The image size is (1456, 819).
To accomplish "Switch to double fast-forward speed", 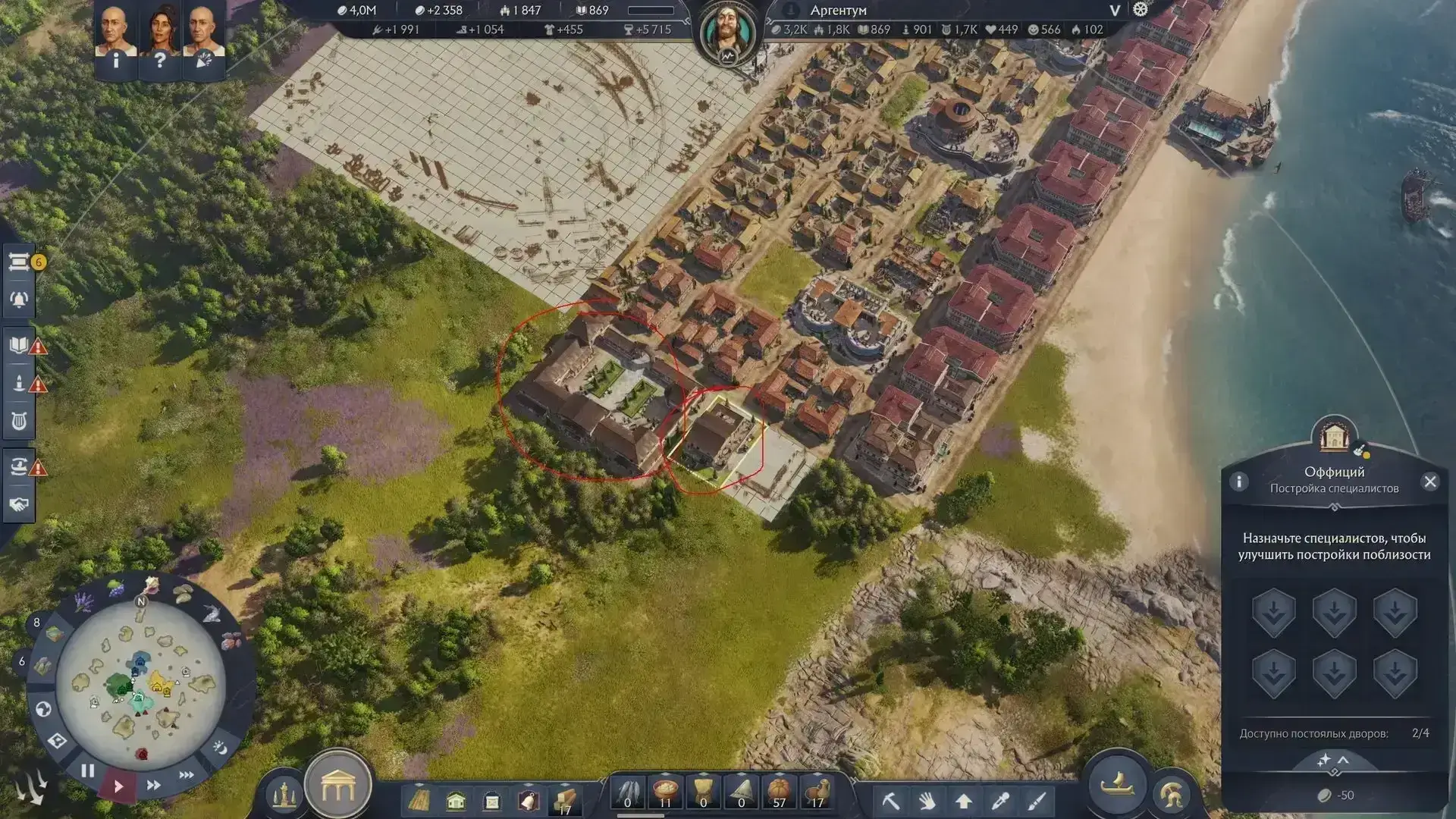I will (x=153, y=785).
